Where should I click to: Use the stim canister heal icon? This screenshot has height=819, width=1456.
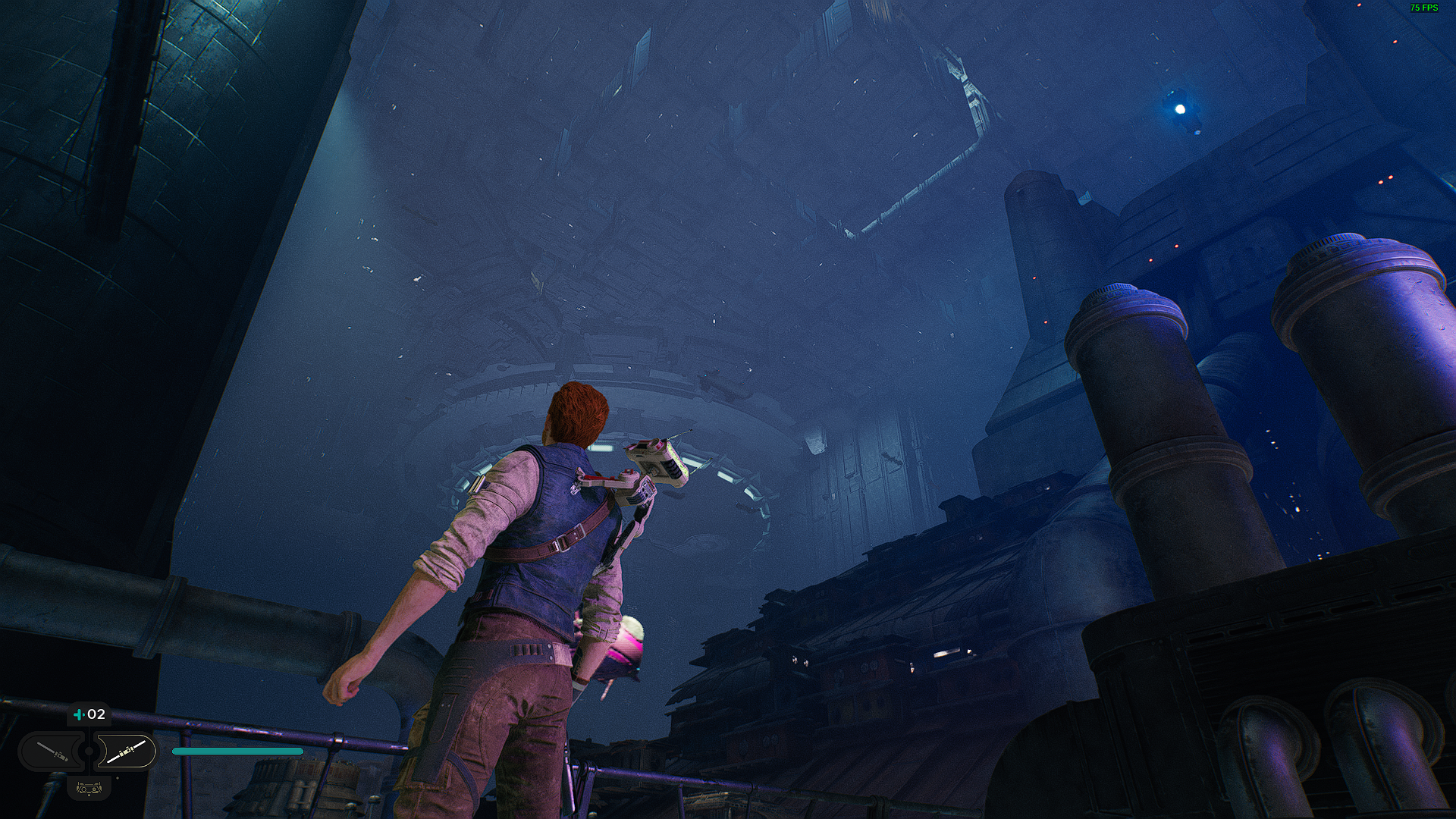pos(79,714)
